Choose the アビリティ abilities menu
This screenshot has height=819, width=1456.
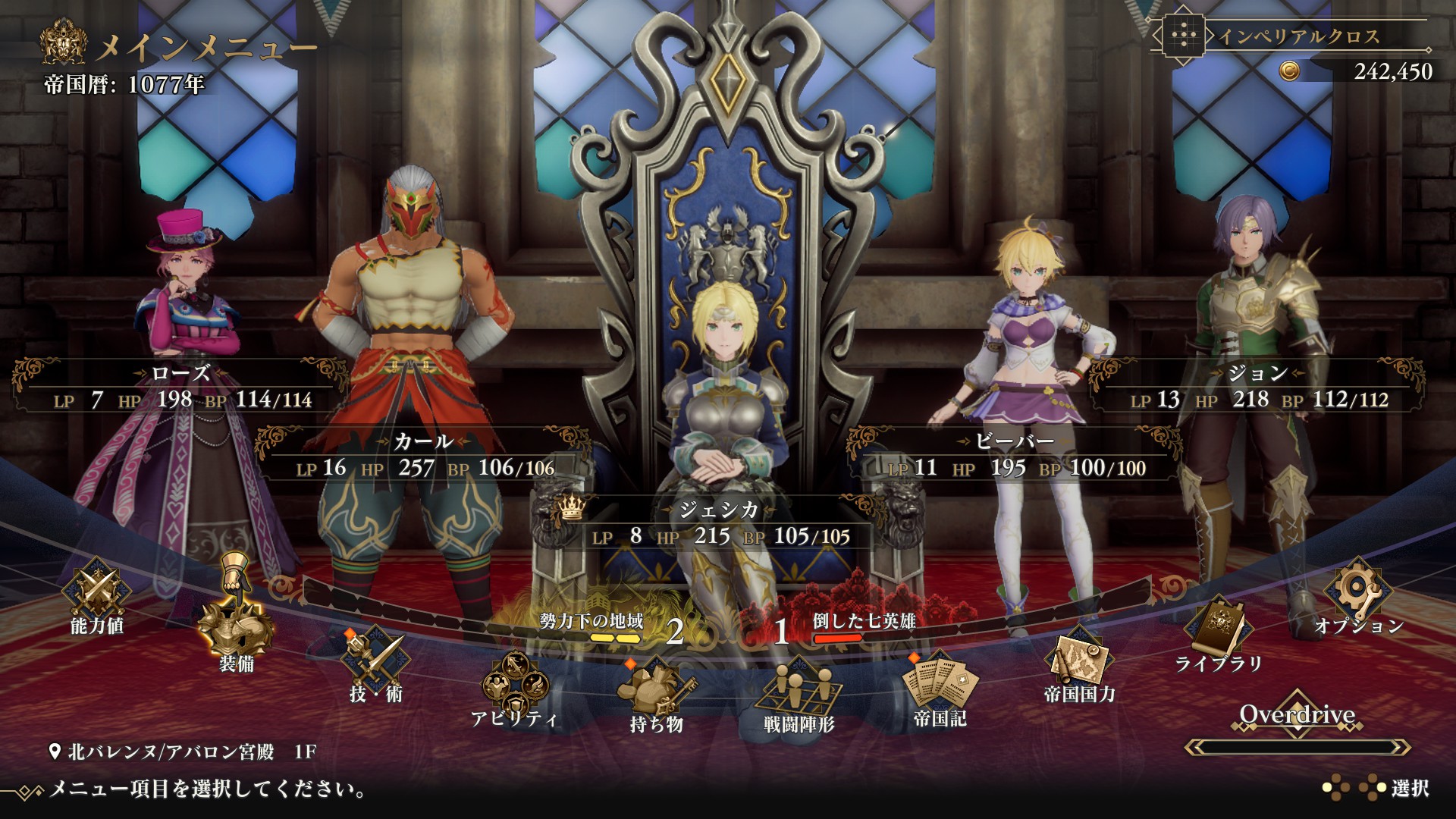point(514,689)
